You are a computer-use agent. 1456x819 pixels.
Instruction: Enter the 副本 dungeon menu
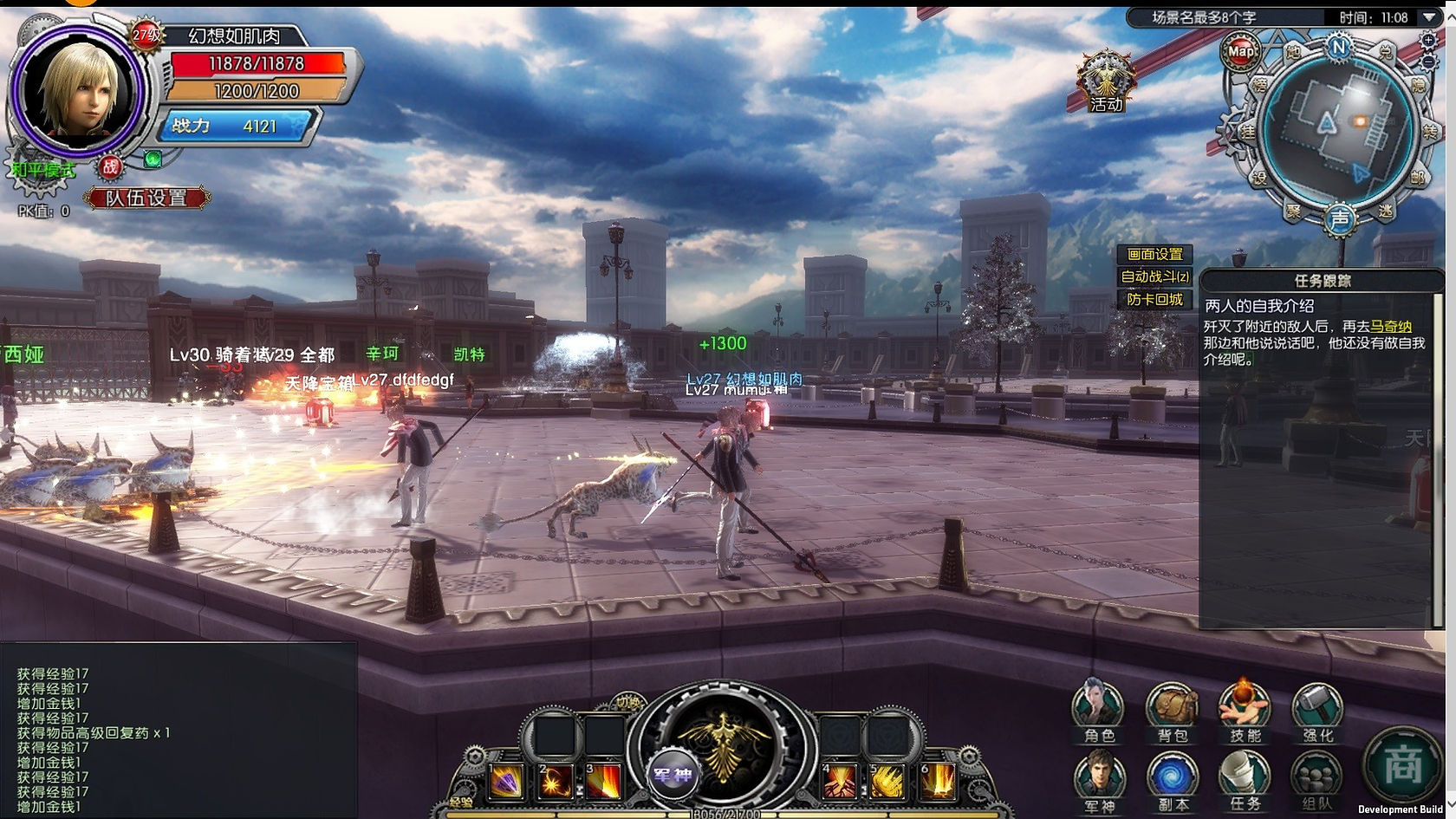click(1172, 782)
